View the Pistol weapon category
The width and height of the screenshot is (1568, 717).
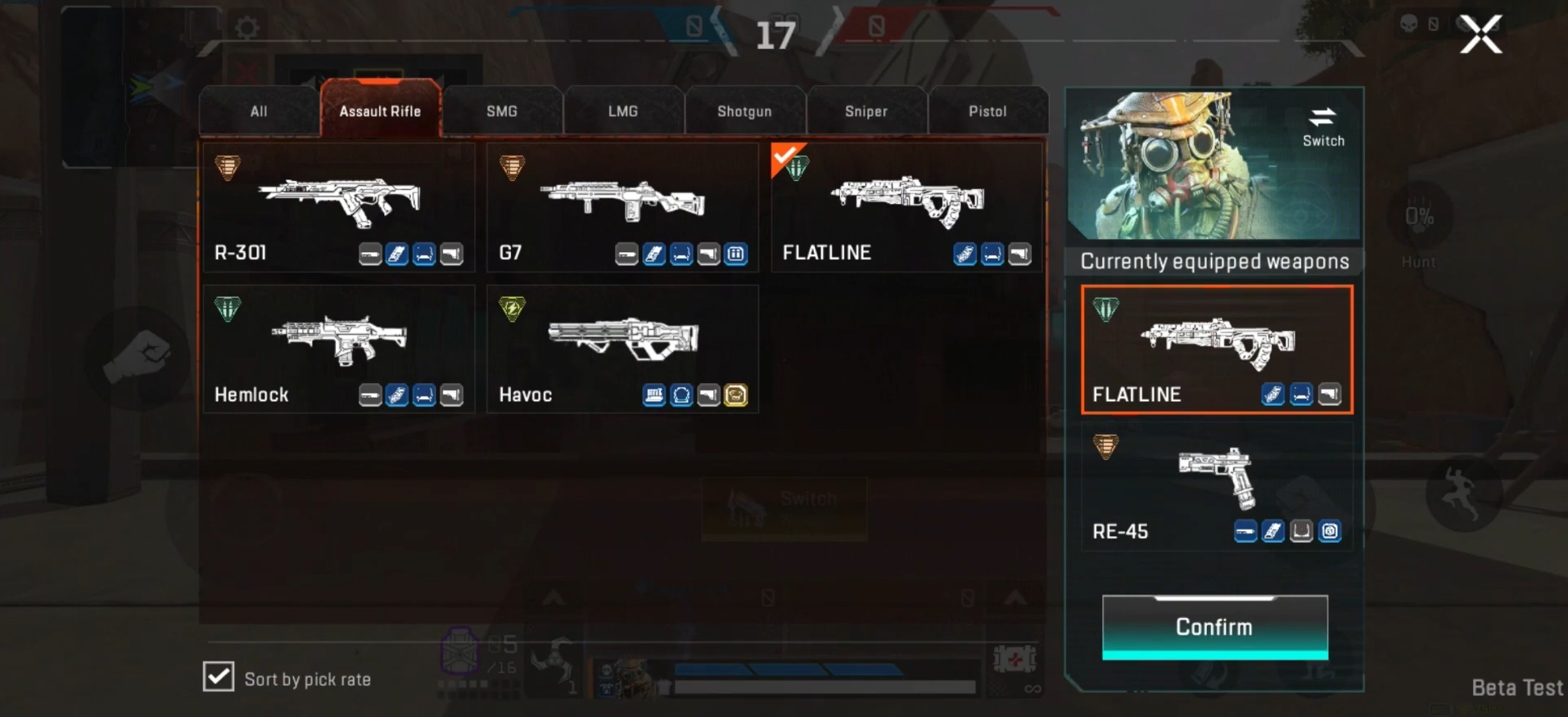987,111
